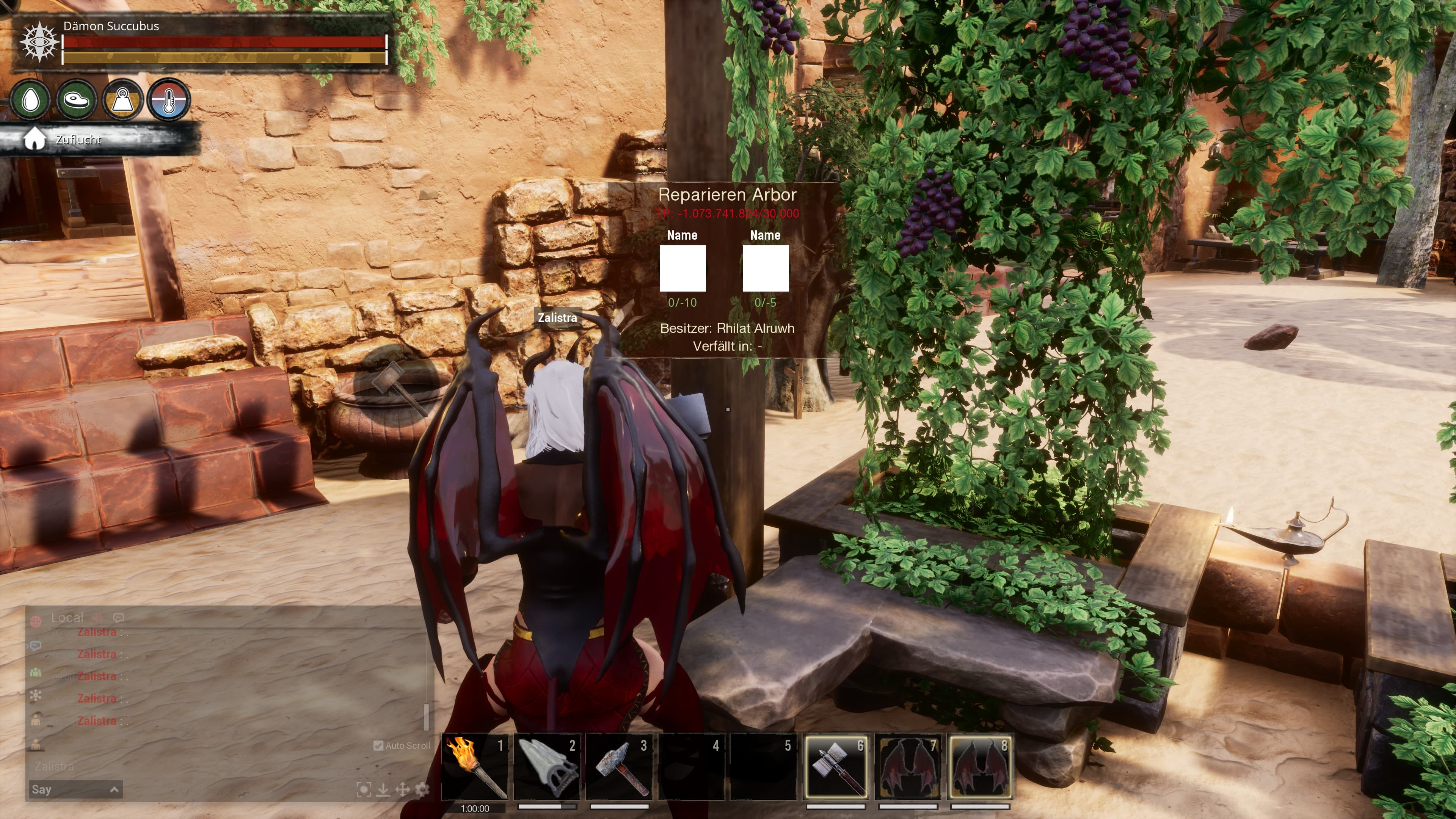The width and height of the screenshot is (1456, 819).
Task: Toggle the Auto Scroll checkbox in chat
Action: point(379,745)
